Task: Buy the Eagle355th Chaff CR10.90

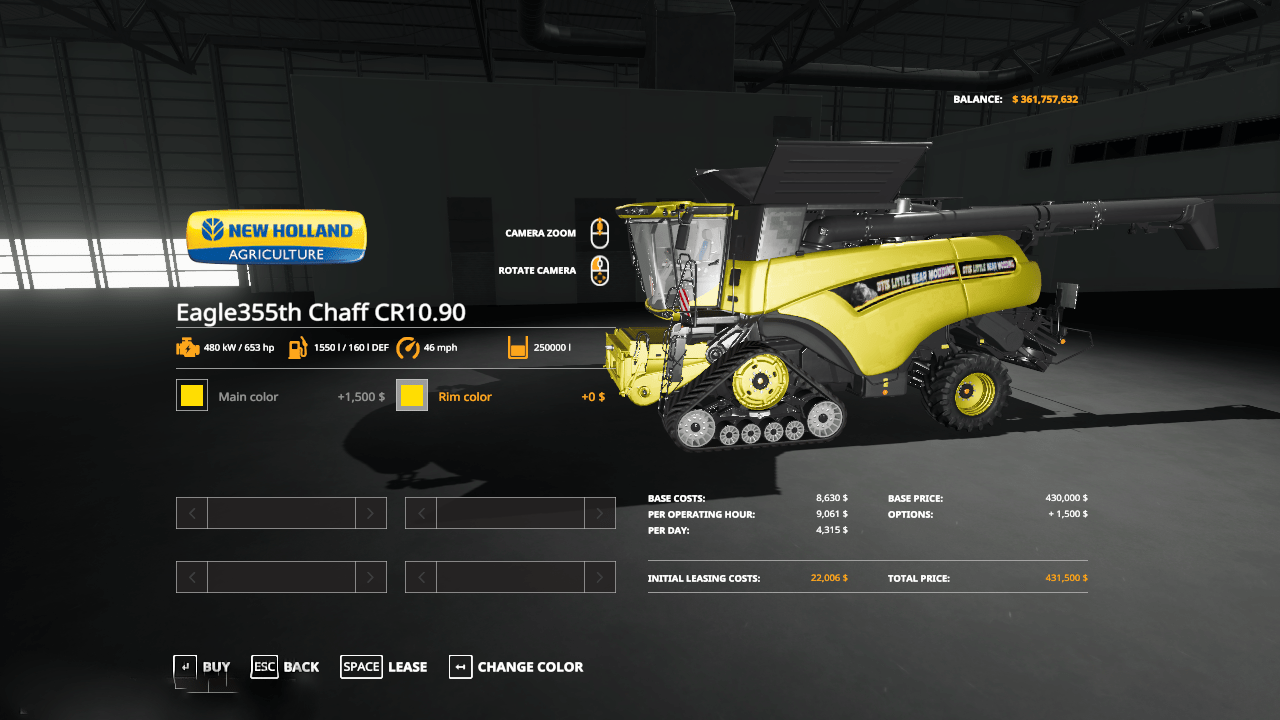Action: click(202, 667)
